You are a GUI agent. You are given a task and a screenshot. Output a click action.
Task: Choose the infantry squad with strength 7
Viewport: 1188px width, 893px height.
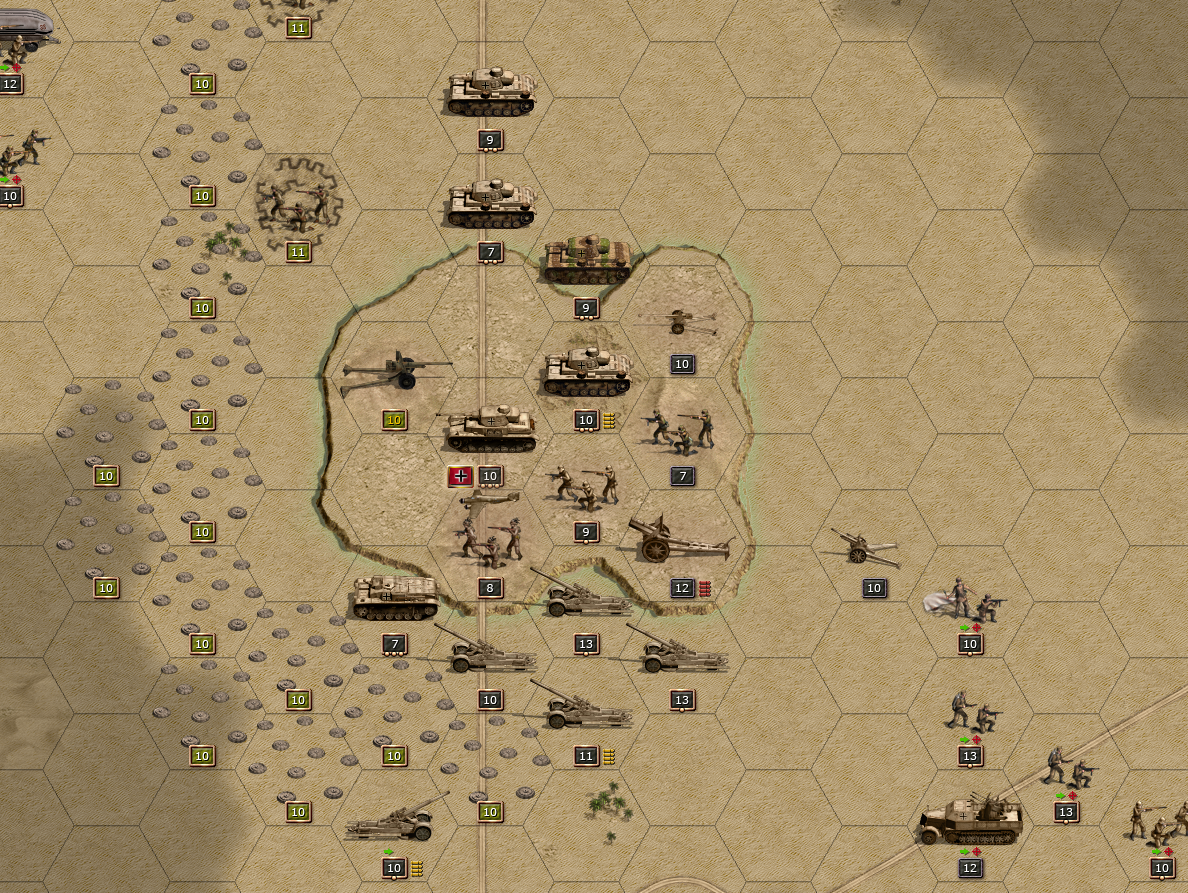(682, 430)
